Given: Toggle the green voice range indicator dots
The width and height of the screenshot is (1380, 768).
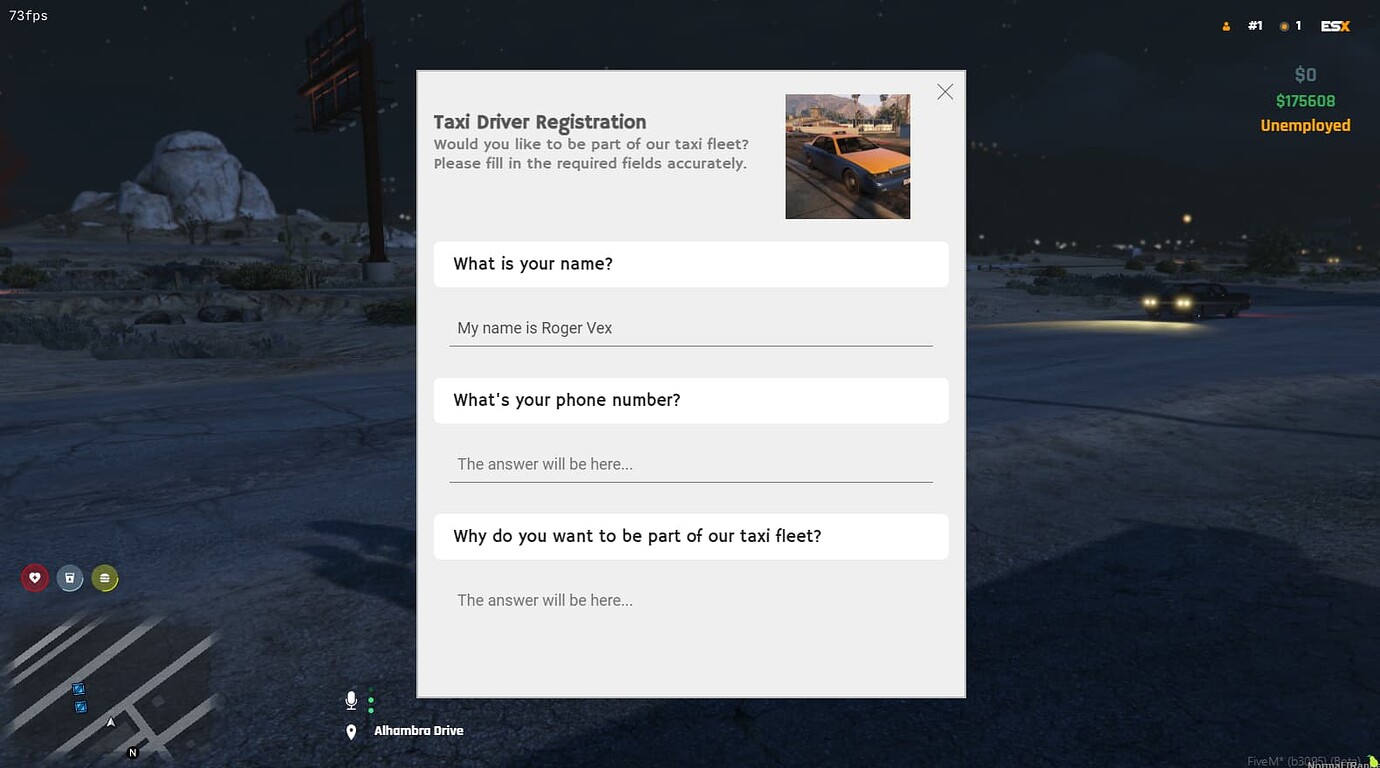Looking at the screenshot, I should tap(371, 702).
